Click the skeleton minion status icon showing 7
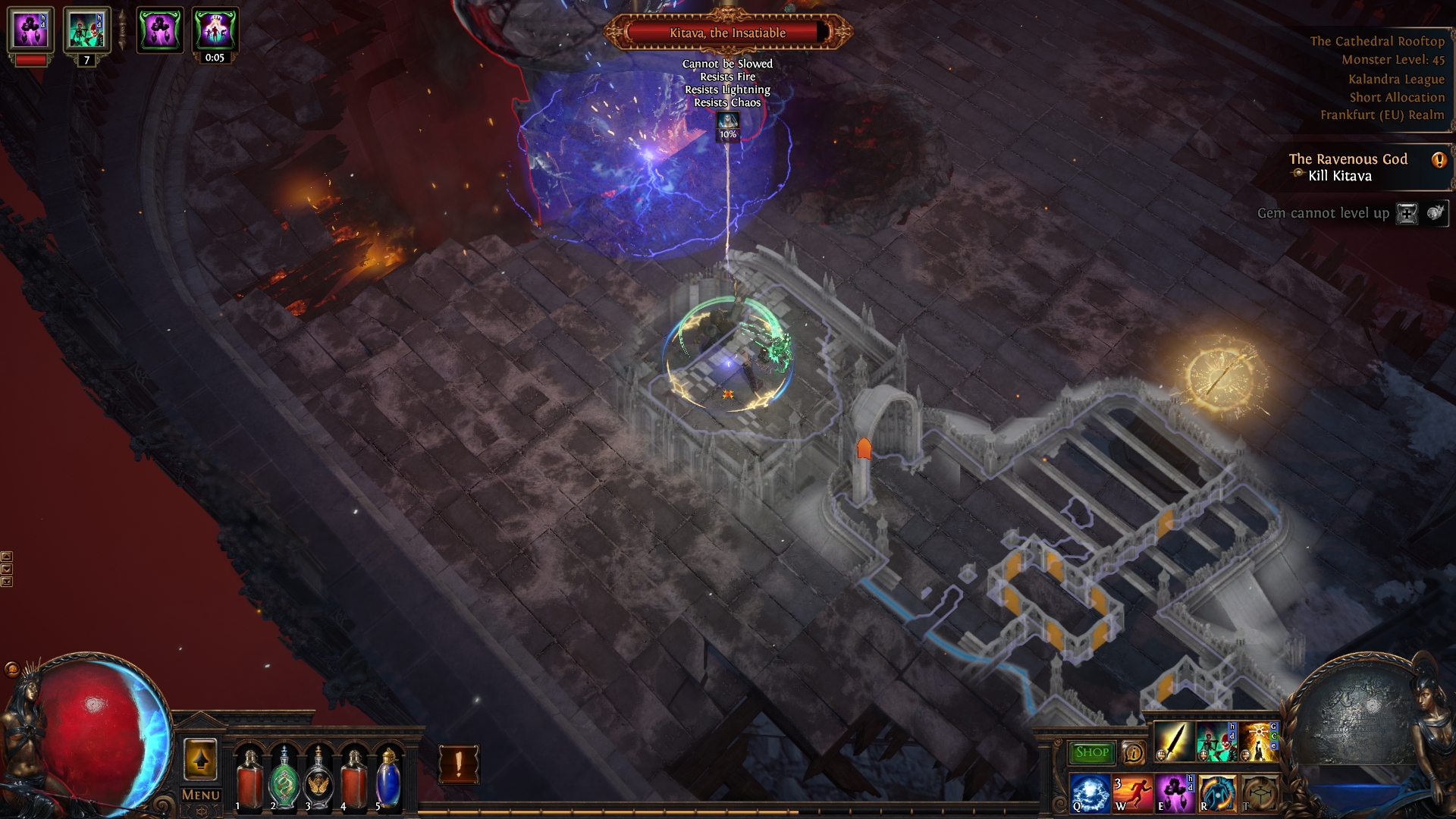 (86, 31)
